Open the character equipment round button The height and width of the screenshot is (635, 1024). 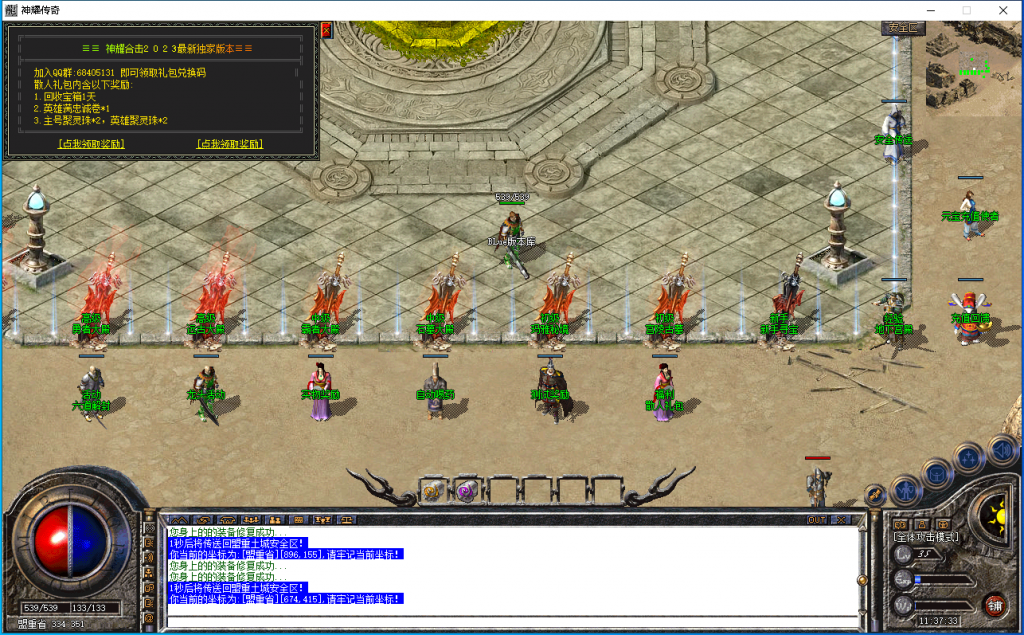pyautogui.click(x=905, y=491)
